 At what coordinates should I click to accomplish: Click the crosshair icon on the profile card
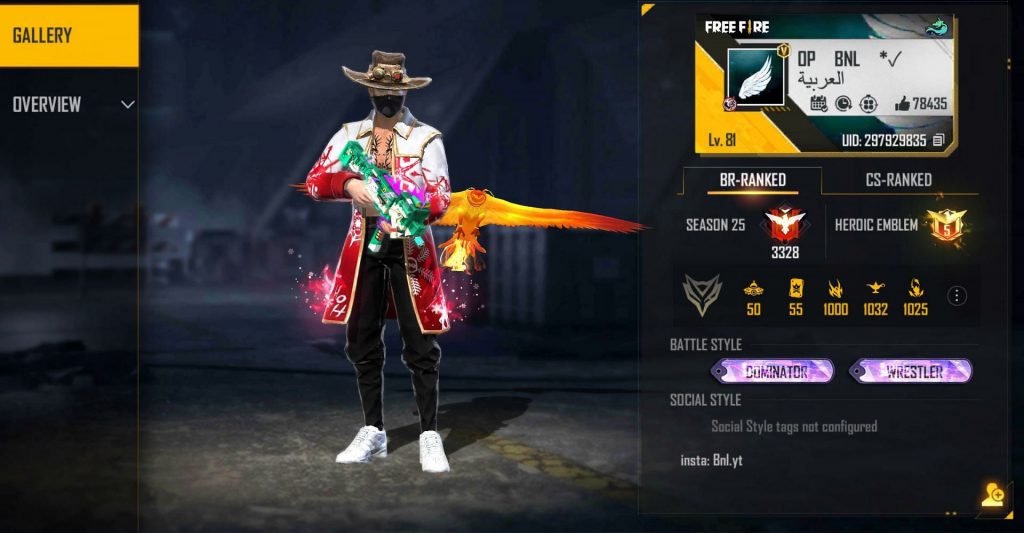[867, 103]
